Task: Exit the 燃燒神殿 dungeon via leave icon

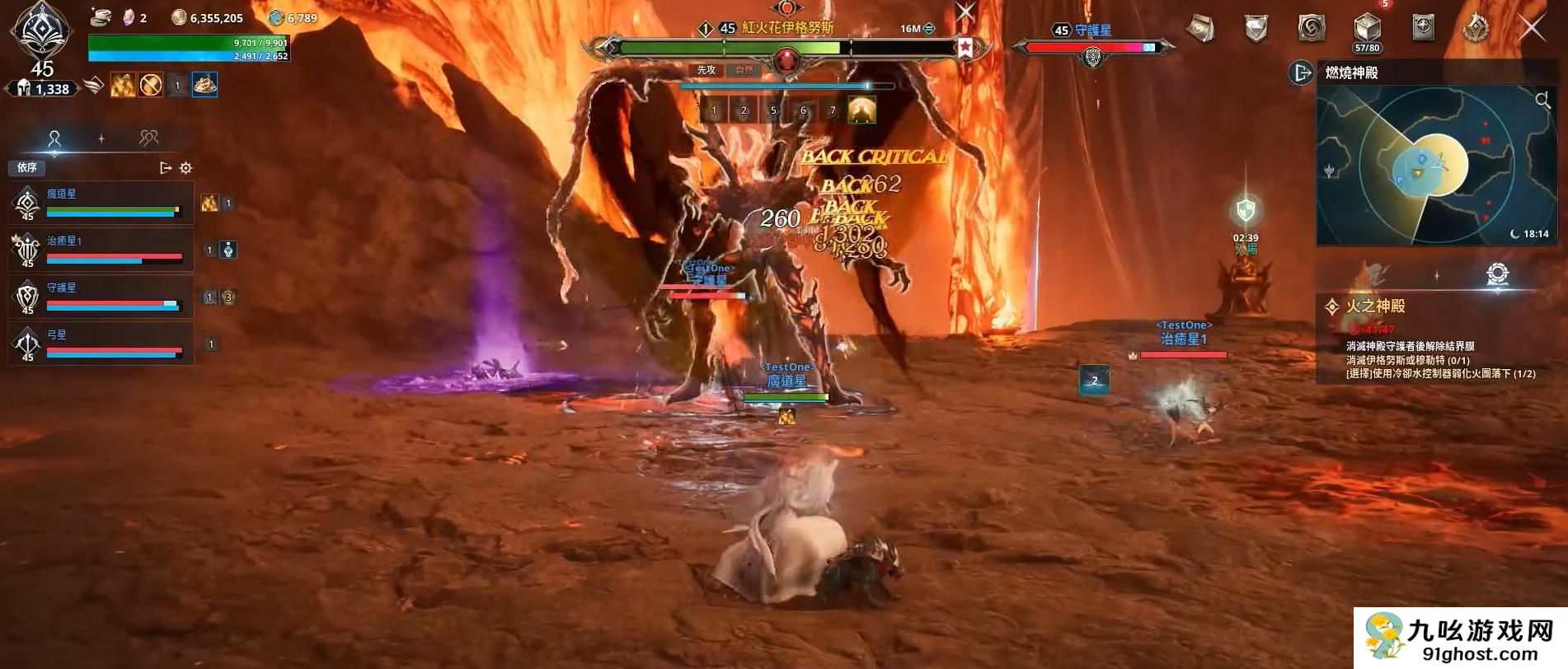Action: point(1300,73)
